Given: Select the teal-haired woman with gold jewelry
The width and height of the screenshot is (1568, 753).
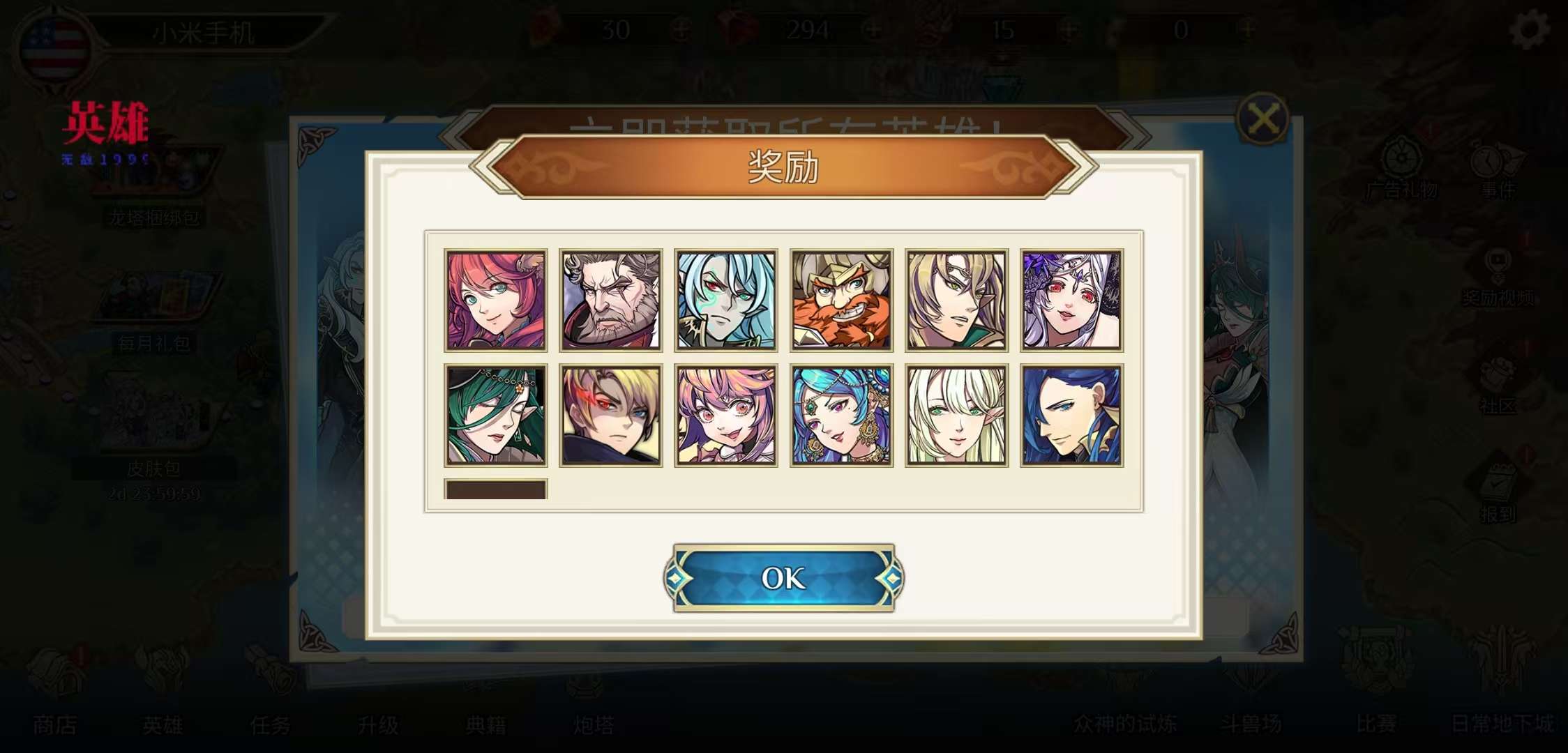Looking at the screenshot, I should [841, 416].
